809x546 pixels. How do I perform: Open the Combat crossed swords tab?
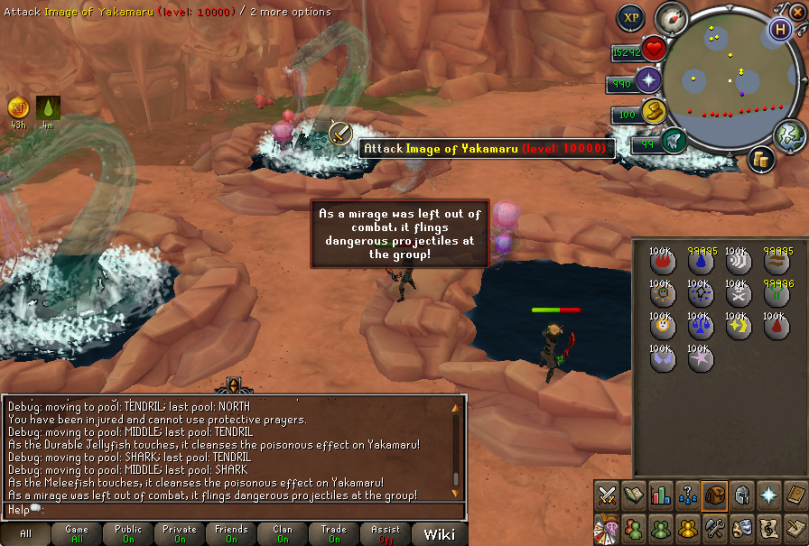click(x=606, y=494)
